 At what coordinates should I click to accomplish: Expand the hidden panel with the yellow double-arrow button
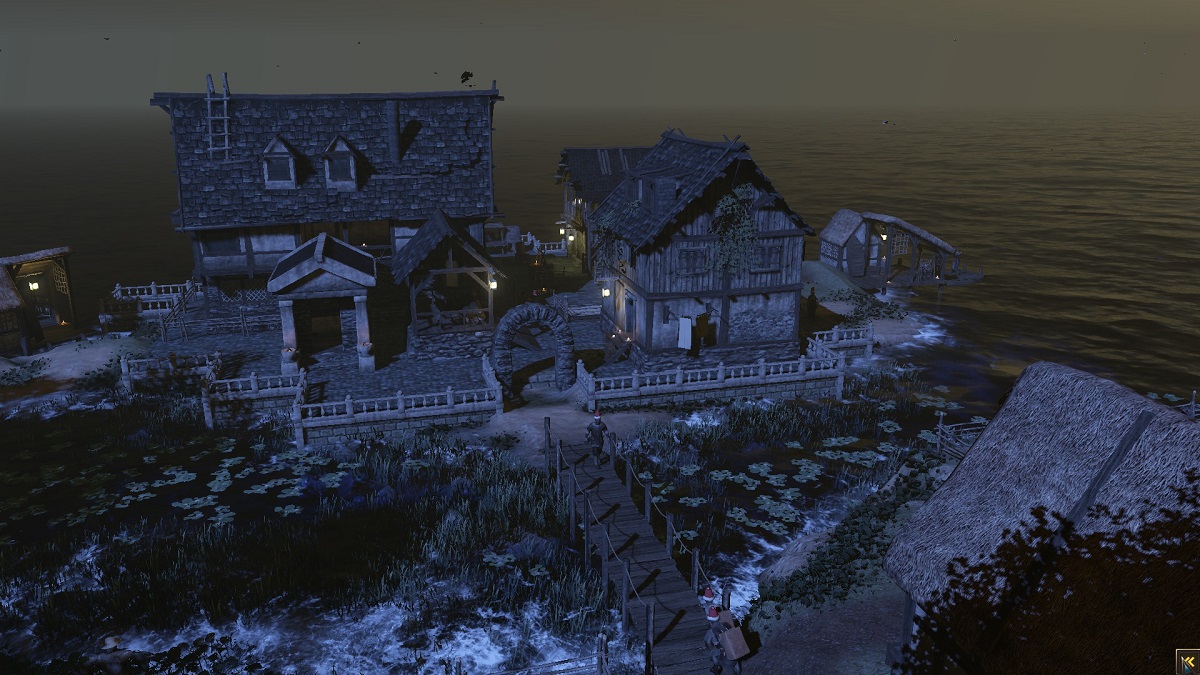tap(1187, 662)
